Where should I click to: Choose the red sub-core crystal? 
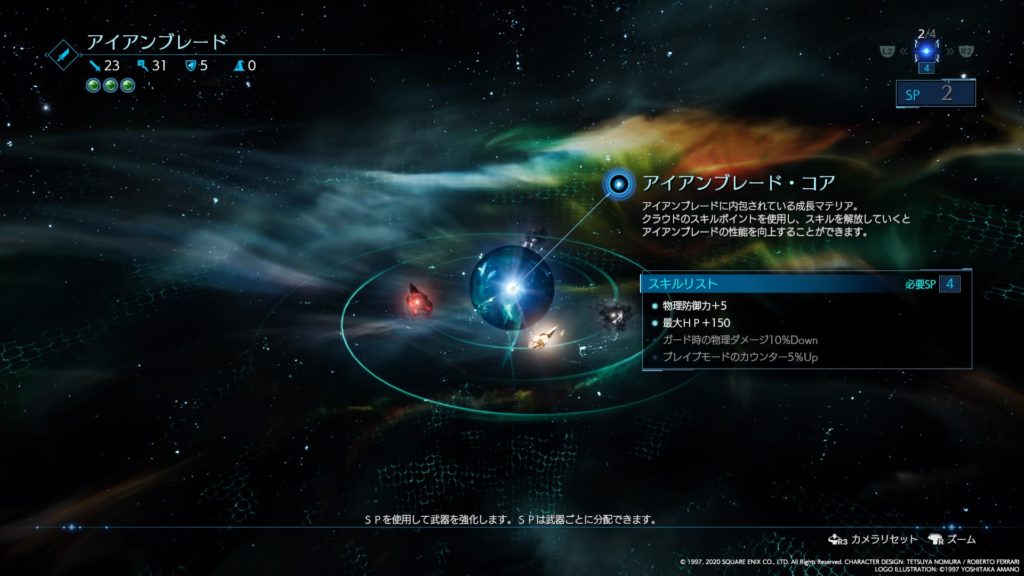(x=417, y=297)
